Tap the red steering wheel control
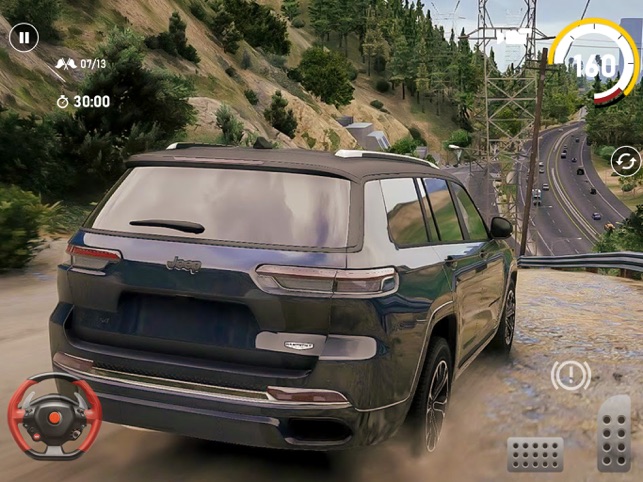 coord(55,415)
